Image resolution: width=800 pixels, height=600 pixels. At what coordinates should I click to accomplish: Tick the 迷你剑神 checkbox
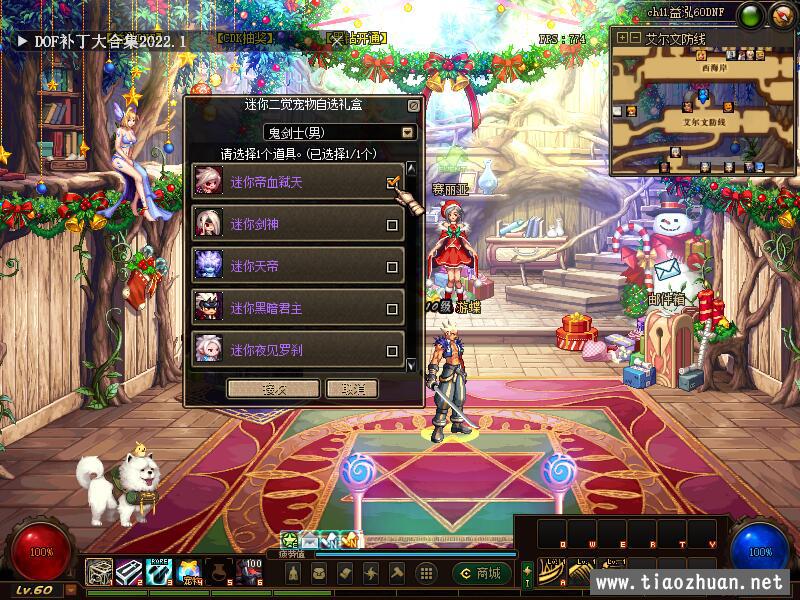[x=392, y=225]
